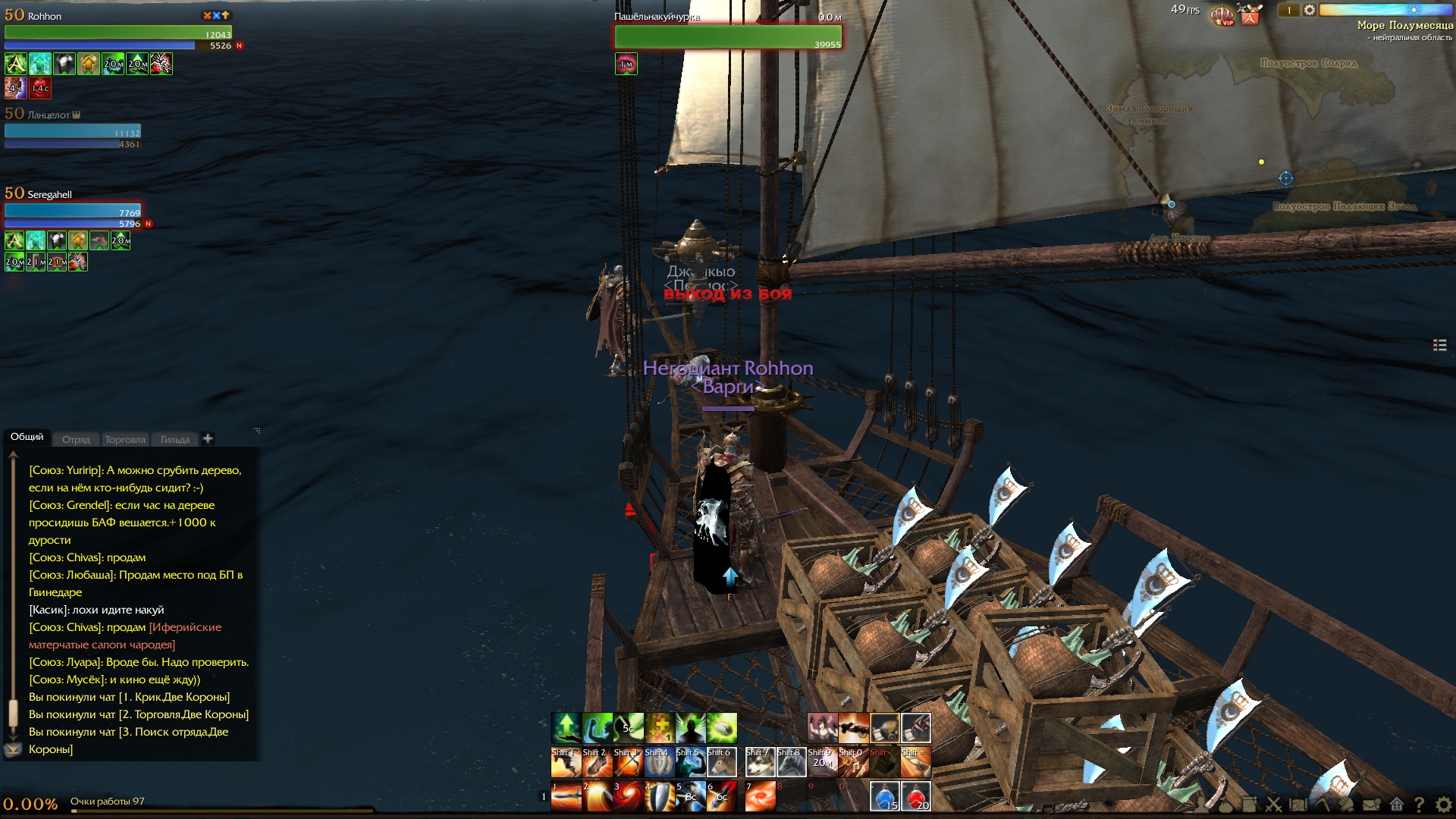Add a new chat tab with plus button

208,438
